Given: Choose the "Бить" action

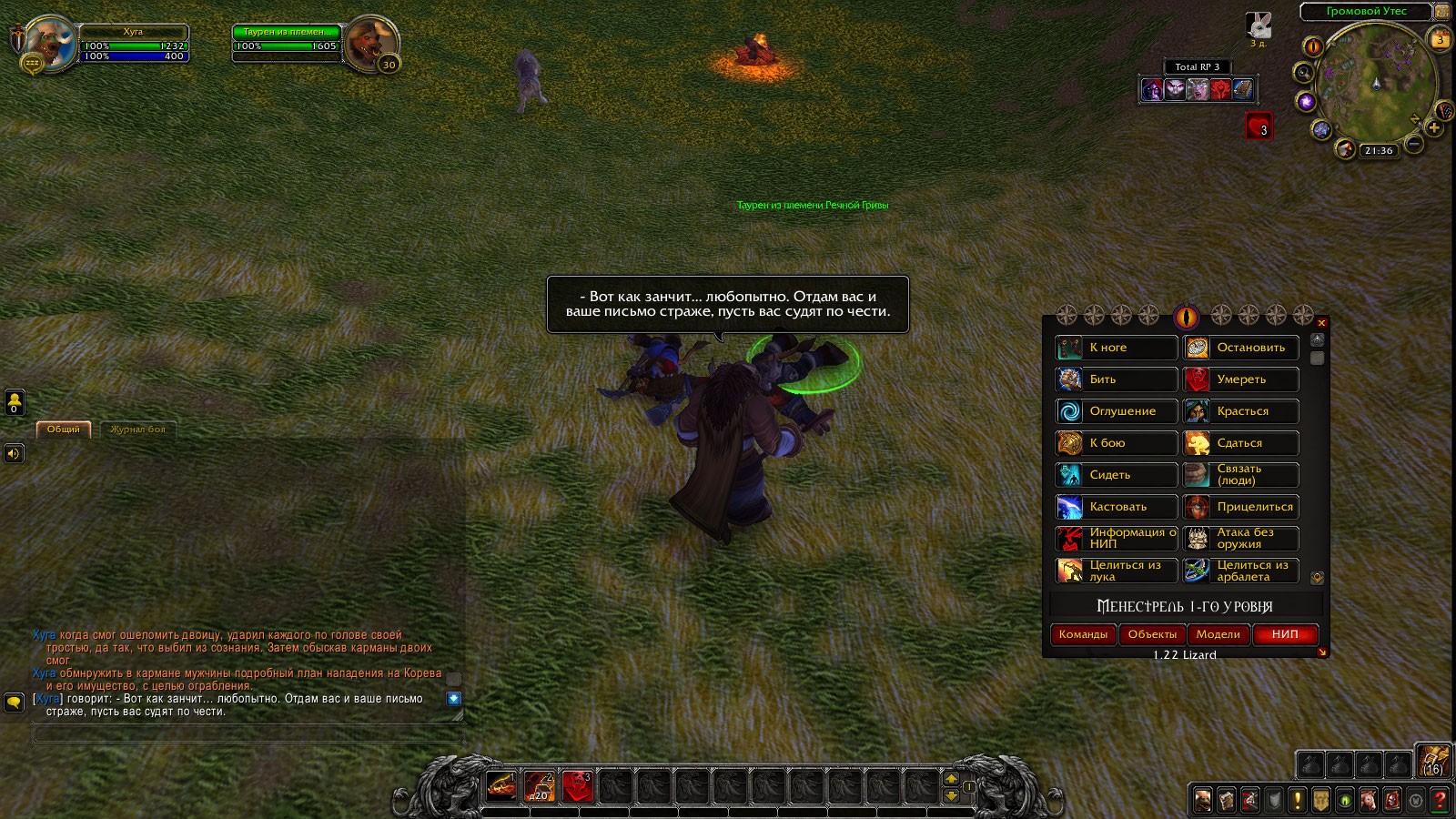Looking at the screenshot, I should point(1117,379).
